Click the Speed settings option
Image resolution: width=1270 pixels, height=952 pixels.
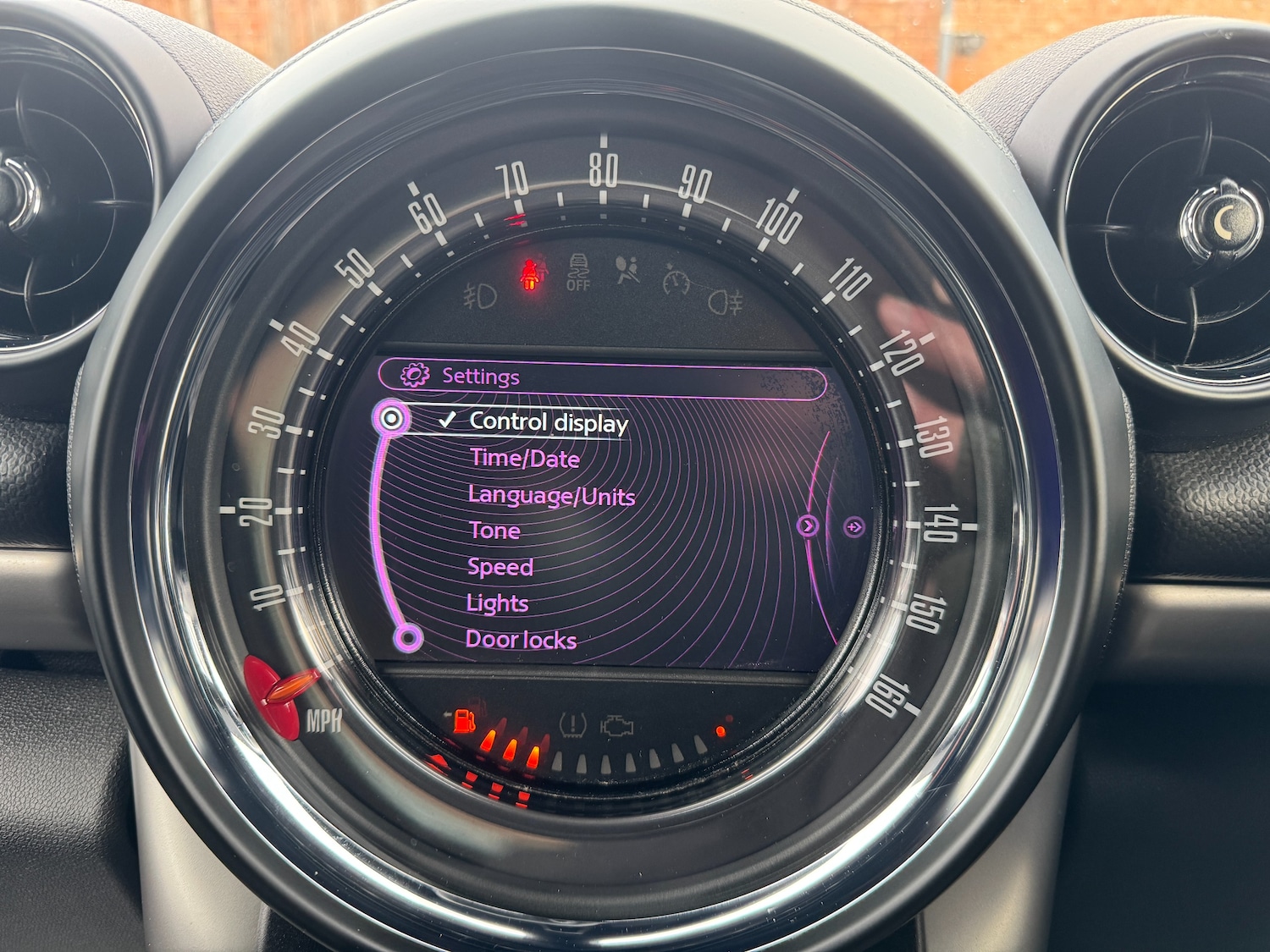(x=500, y=567)
